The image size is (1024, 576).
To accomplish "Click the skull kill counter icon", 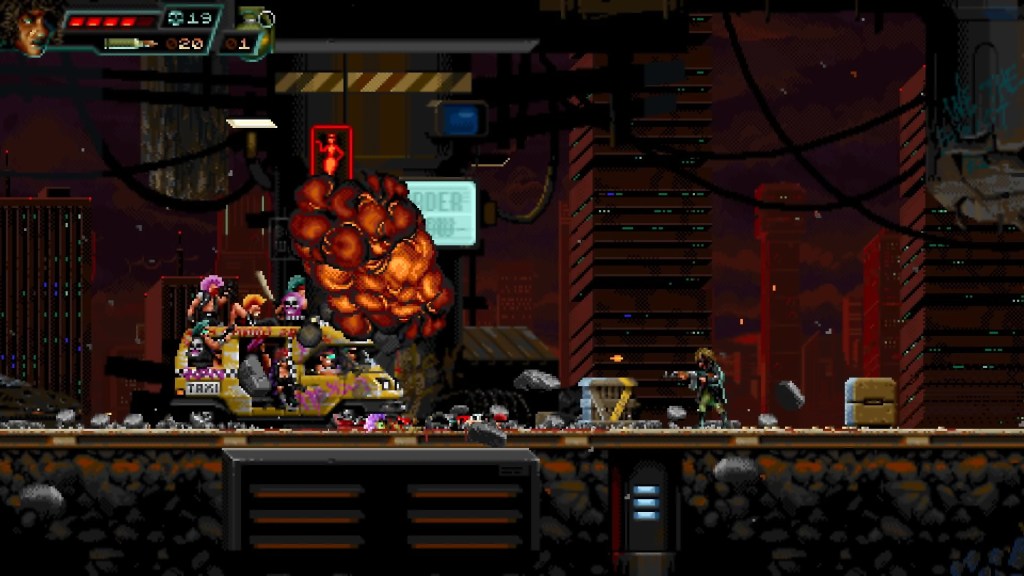I will (175, 18).
